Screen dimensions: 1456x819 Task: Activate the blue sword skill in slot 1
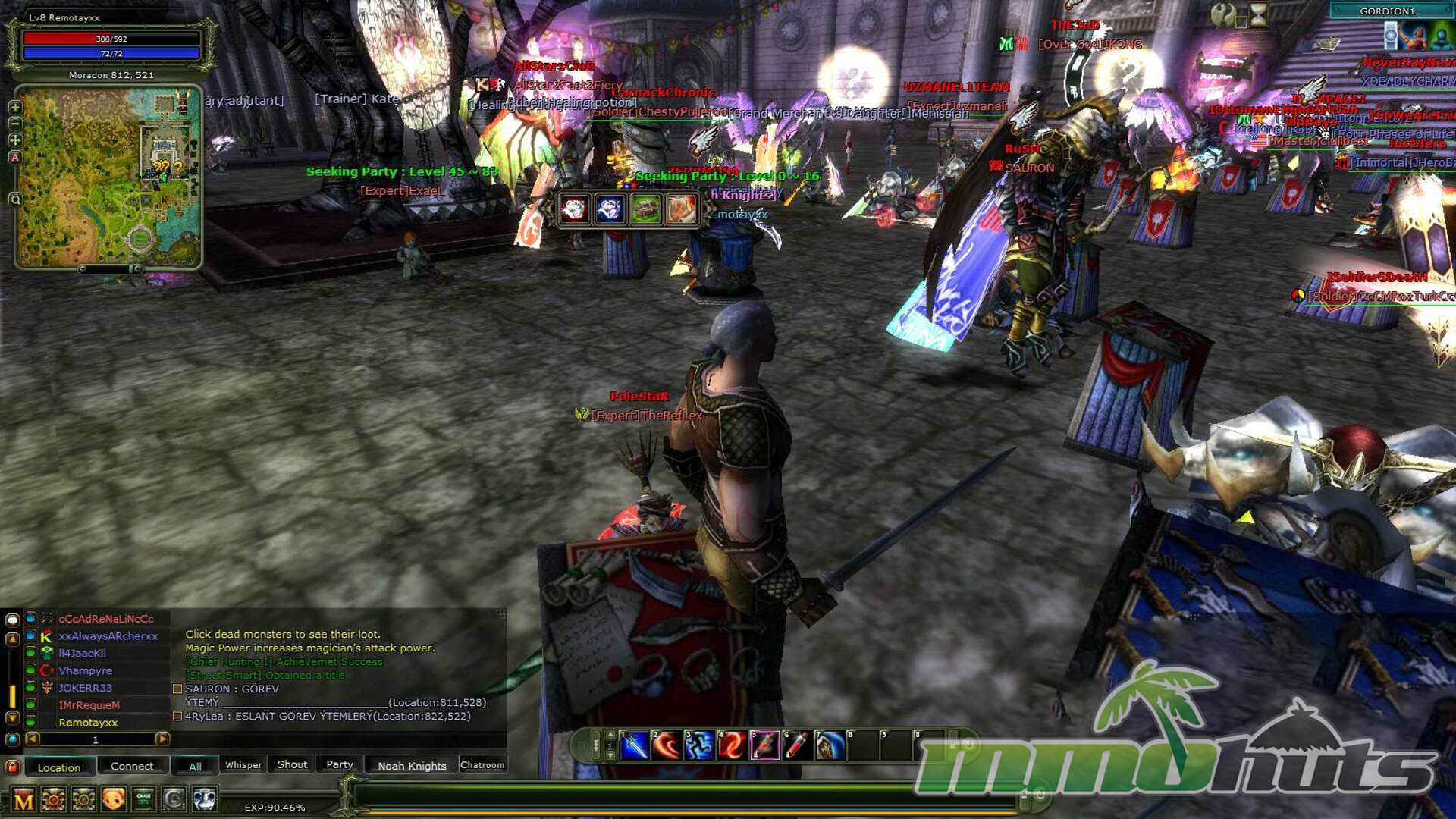[x=635, y=746]
